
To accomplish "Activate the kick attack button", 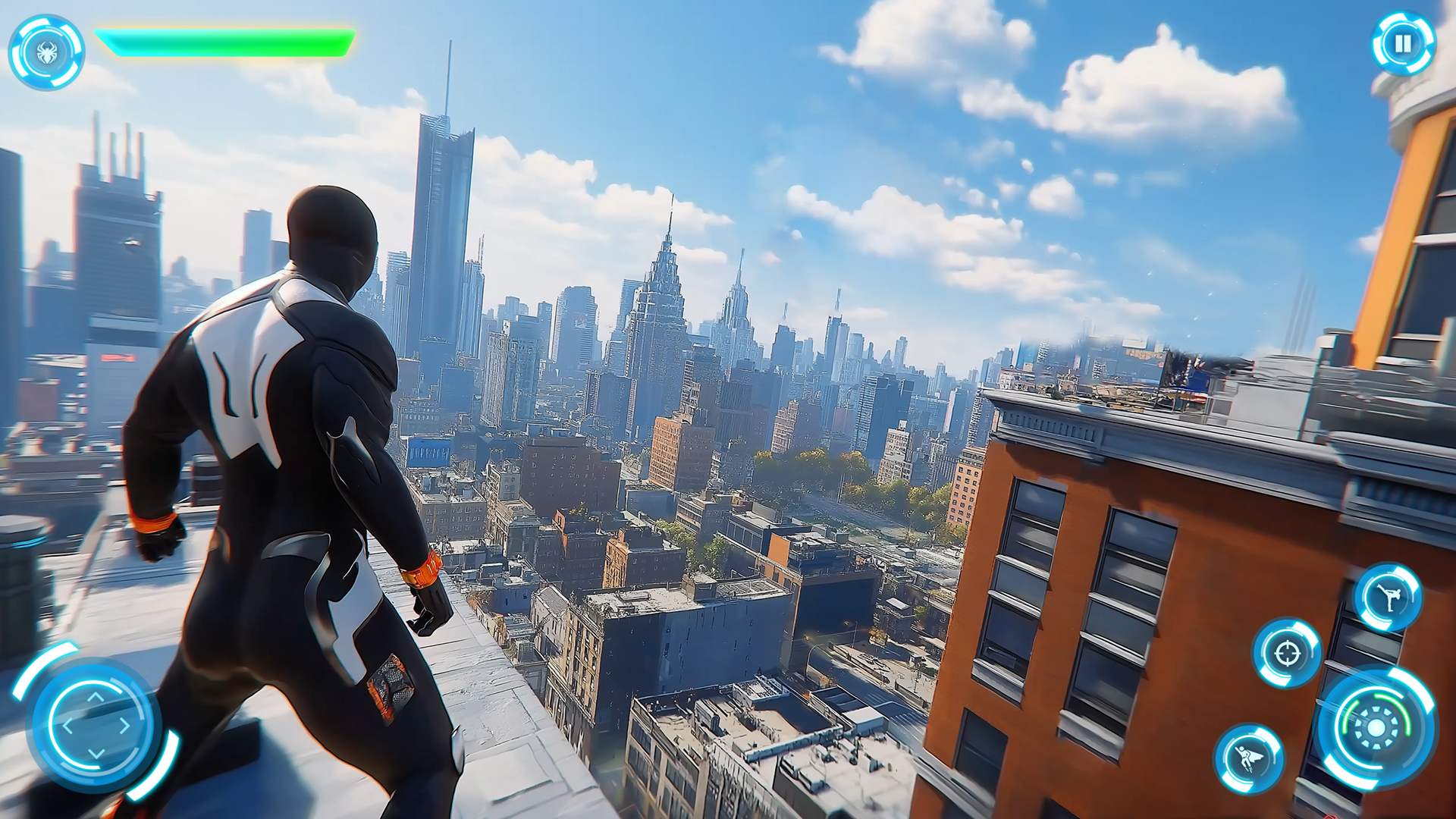I will tap(1389, 598).
